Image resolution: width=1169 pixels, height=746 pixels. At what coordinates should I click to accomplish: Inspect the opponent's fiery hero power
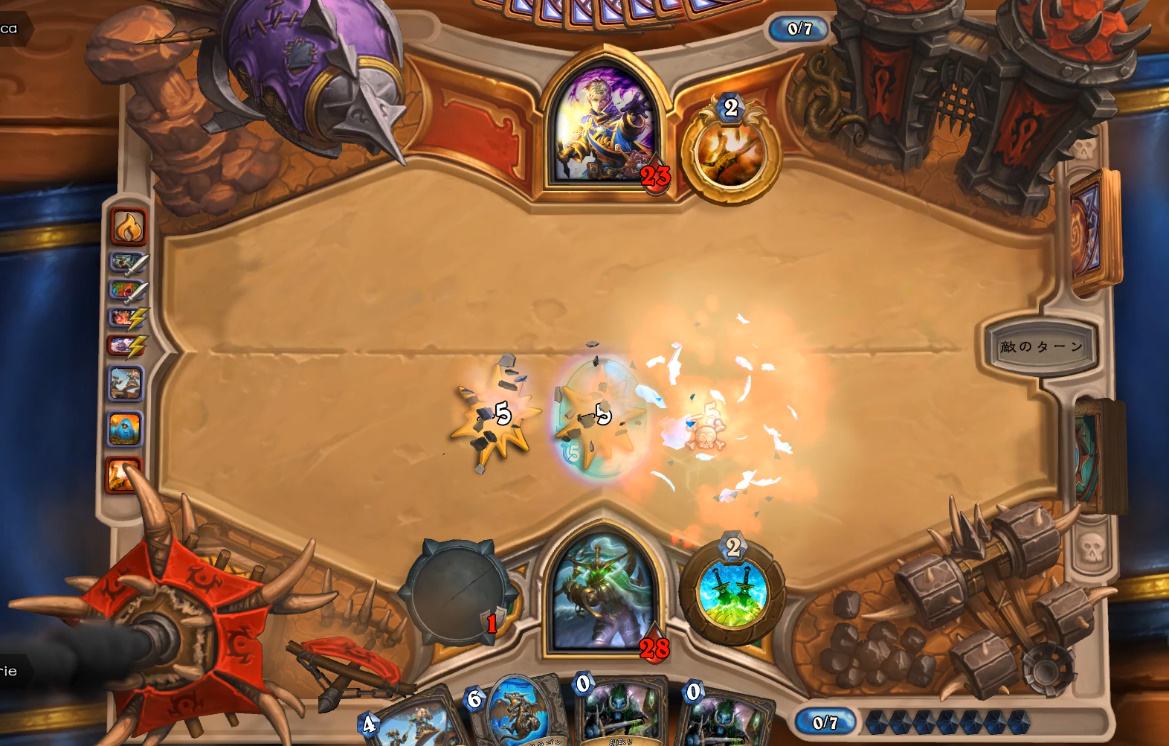(731, 150)
